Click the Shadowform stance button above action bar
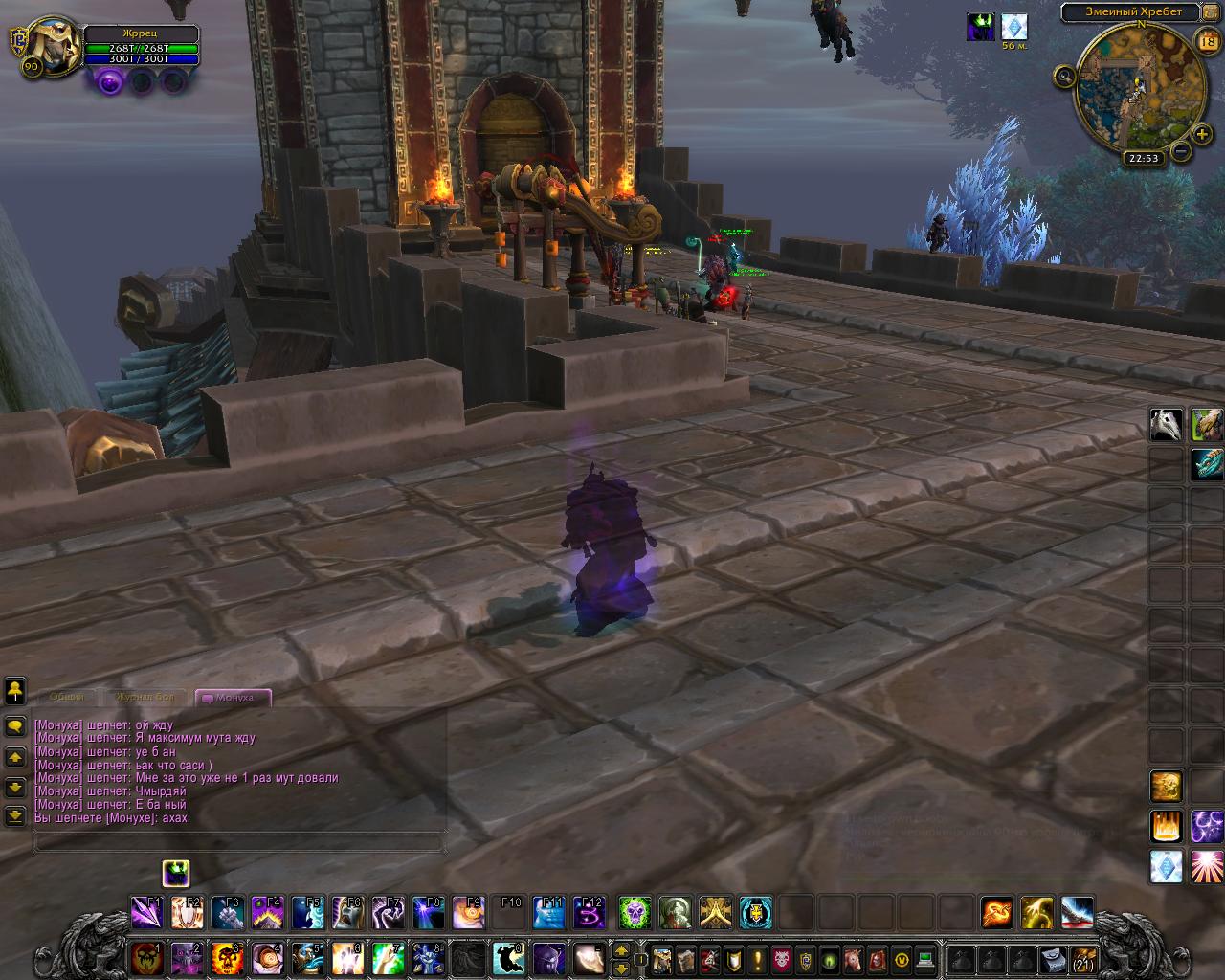 tap(175, 873)
